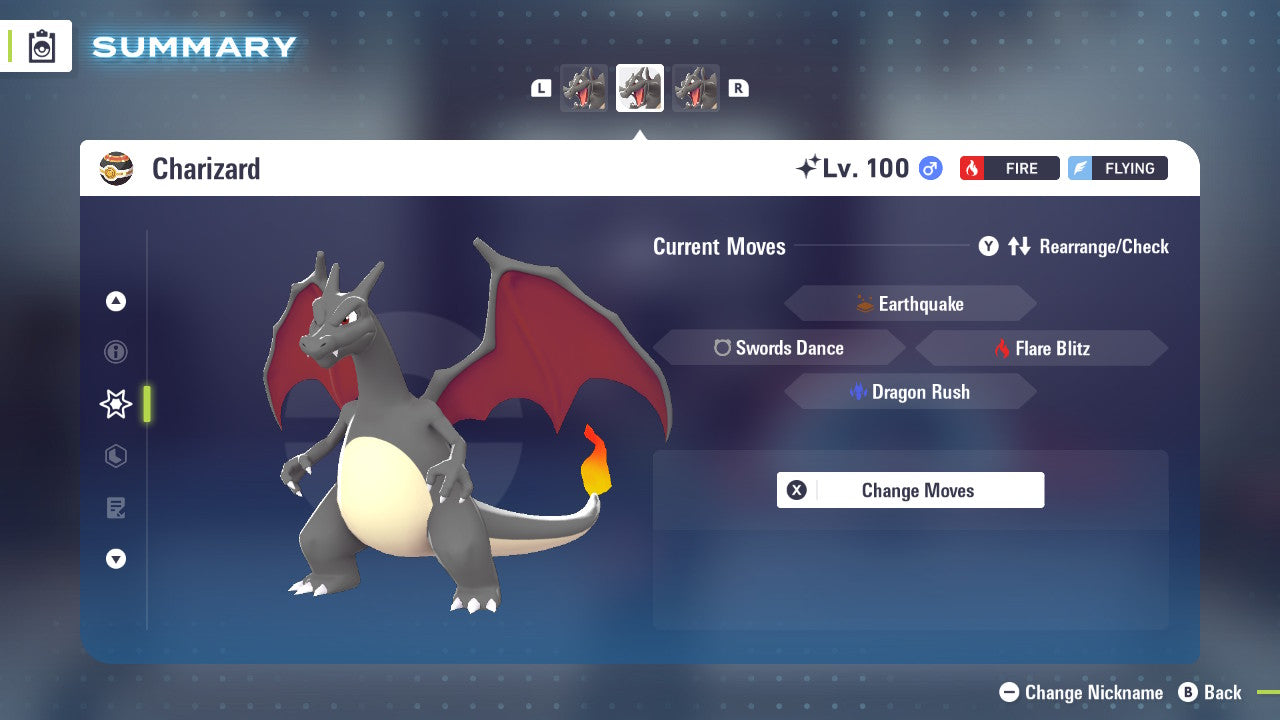Click the down arrow to next page
This screenshot has width=1280, height=720.
(115, 559)
